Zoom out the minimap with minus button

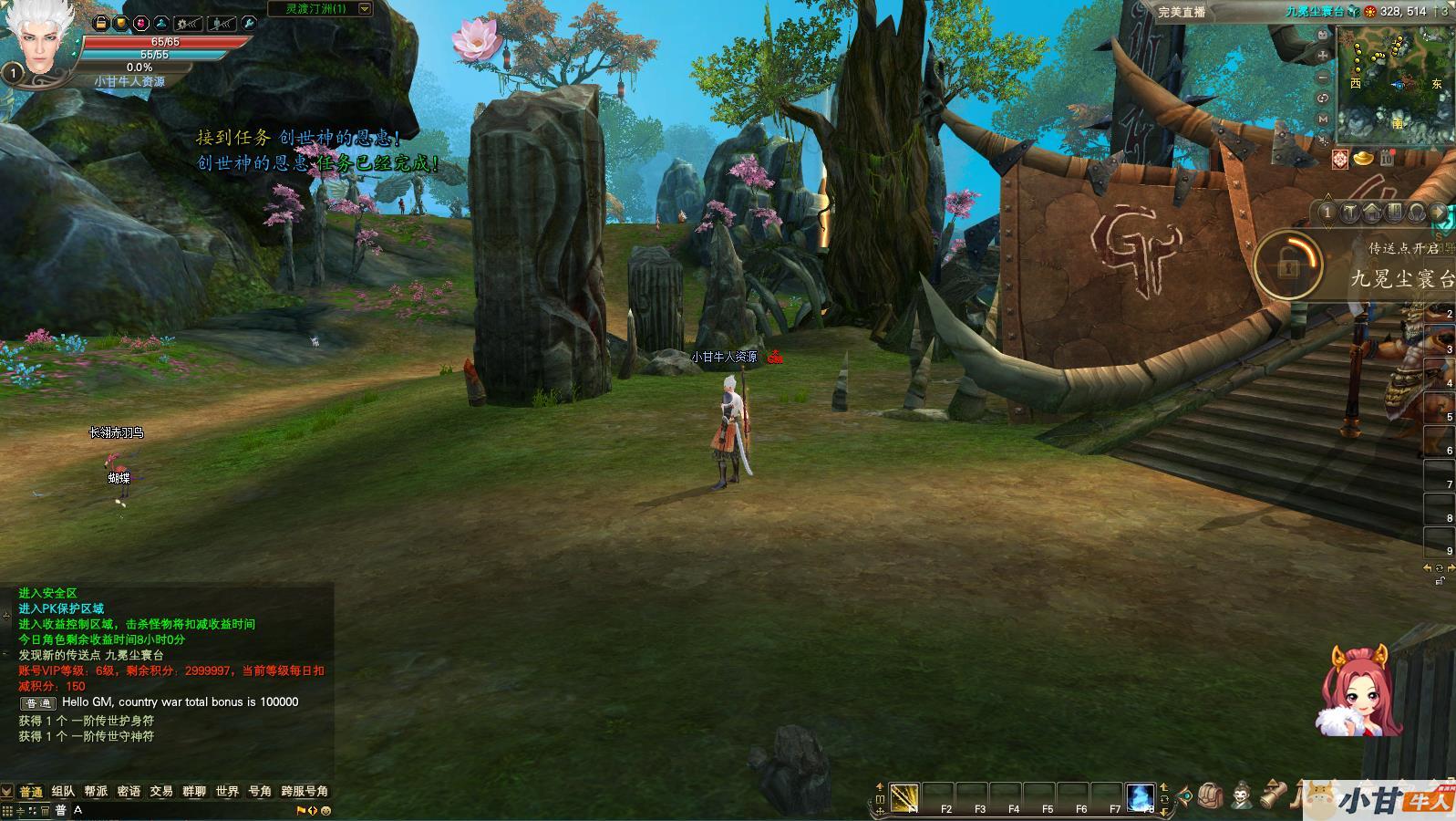1324,77
